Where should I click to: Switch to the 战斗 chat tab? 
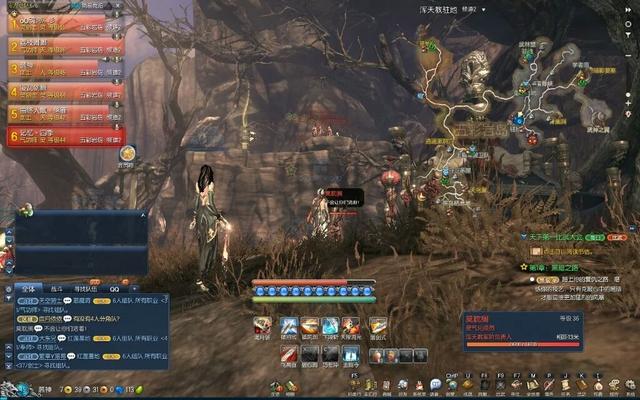56,287
